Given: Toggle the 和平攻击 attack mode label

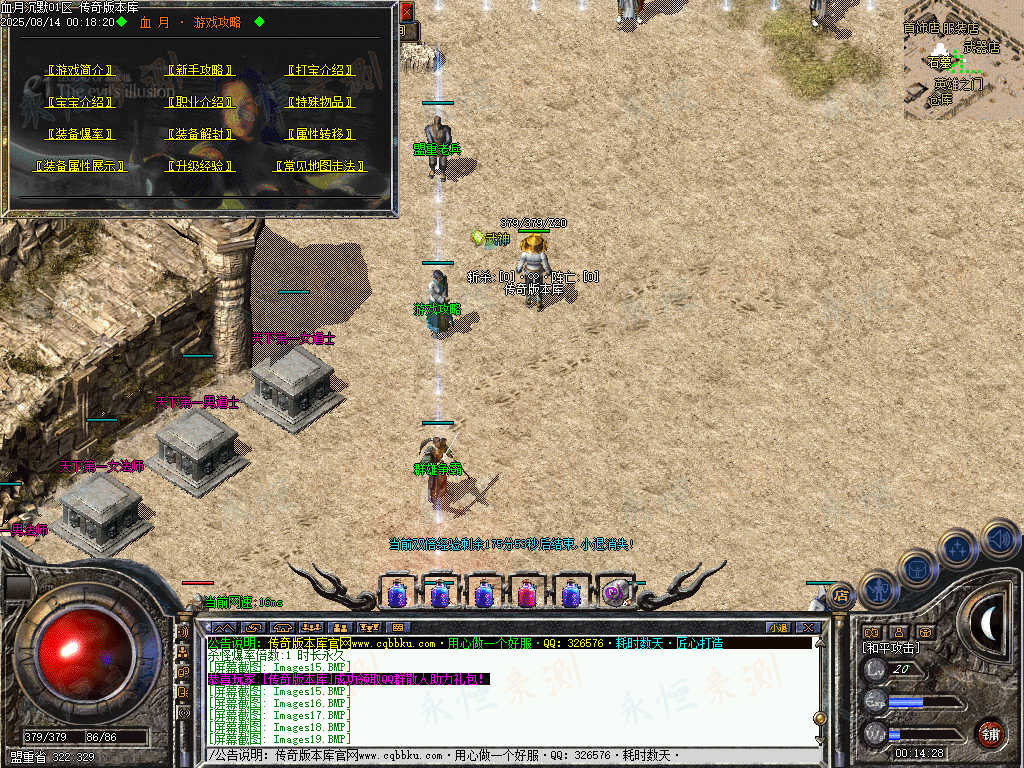Looking at the screenshot, I should click(888, 648).
